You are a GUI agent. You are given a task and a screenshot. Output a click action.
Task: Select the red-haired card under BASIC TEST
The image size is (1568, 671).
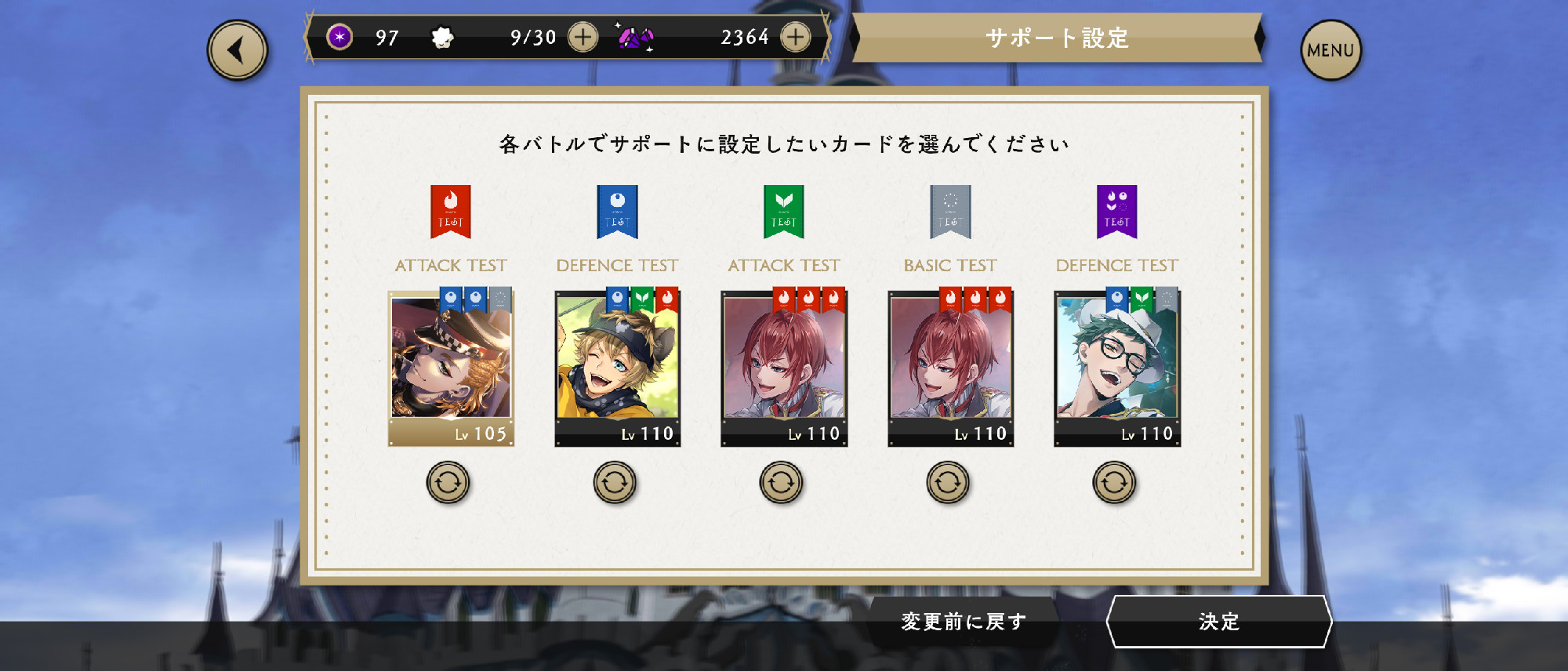[x=950, y=368]
